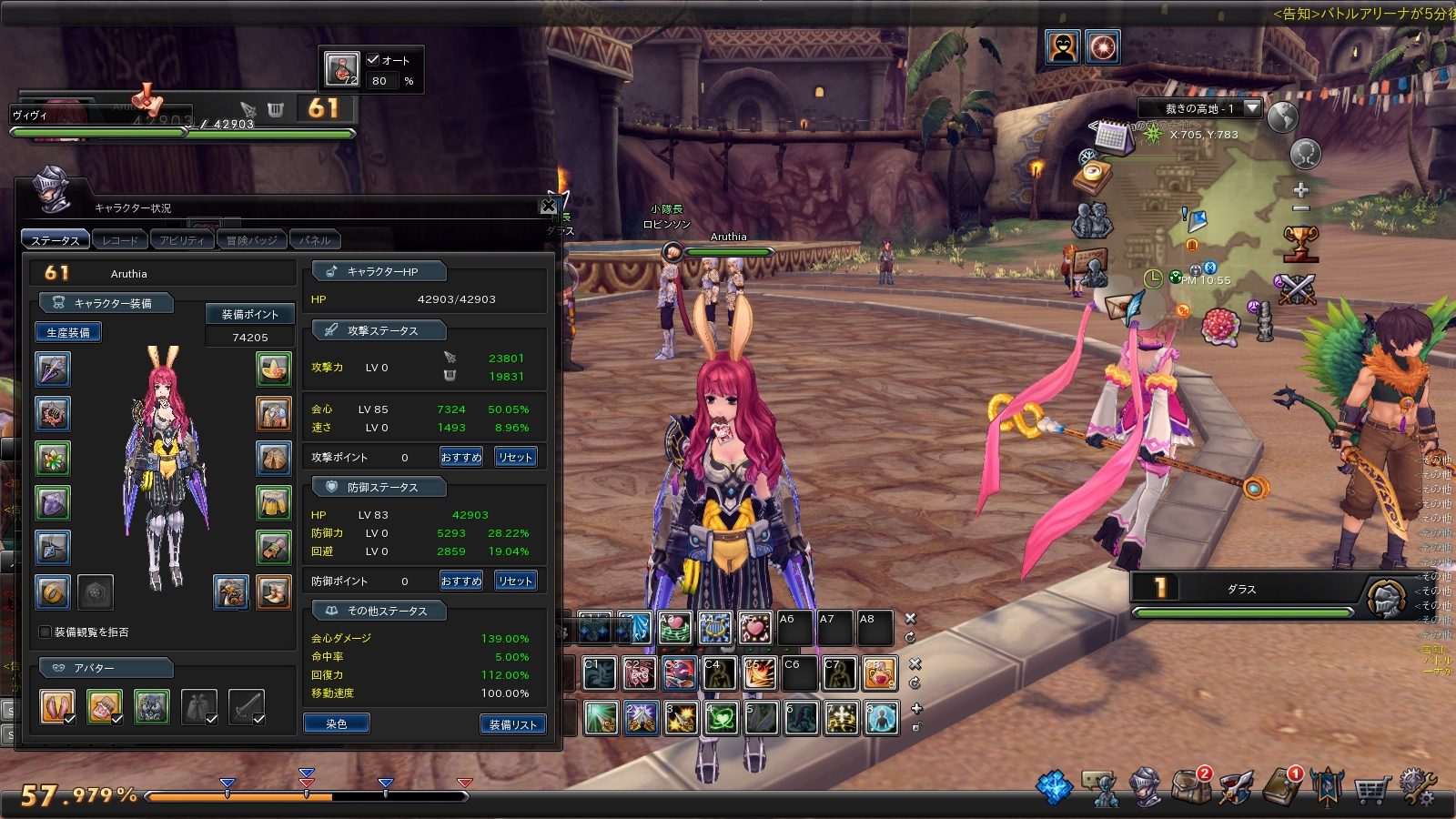
Task: Toggle the 装備観覧を拒否 checkbox
Action: pos(45,632)
